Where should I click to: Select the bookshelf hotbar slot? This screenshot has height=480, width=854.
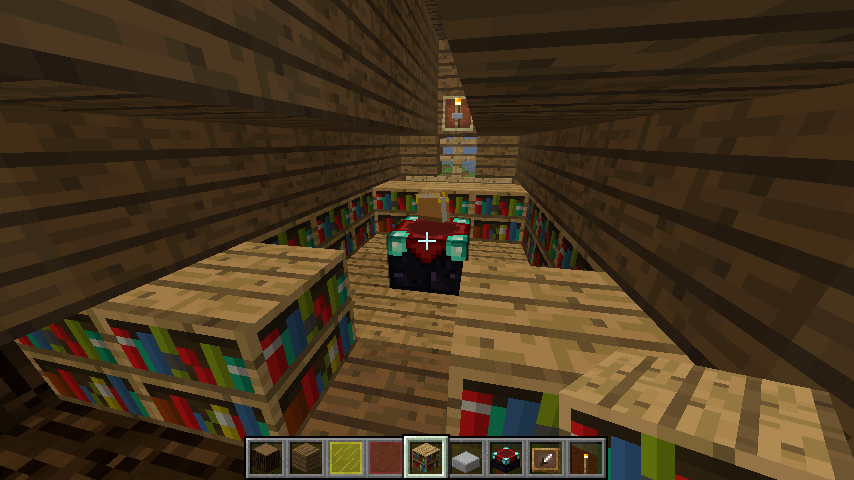(x=426, y=458)
